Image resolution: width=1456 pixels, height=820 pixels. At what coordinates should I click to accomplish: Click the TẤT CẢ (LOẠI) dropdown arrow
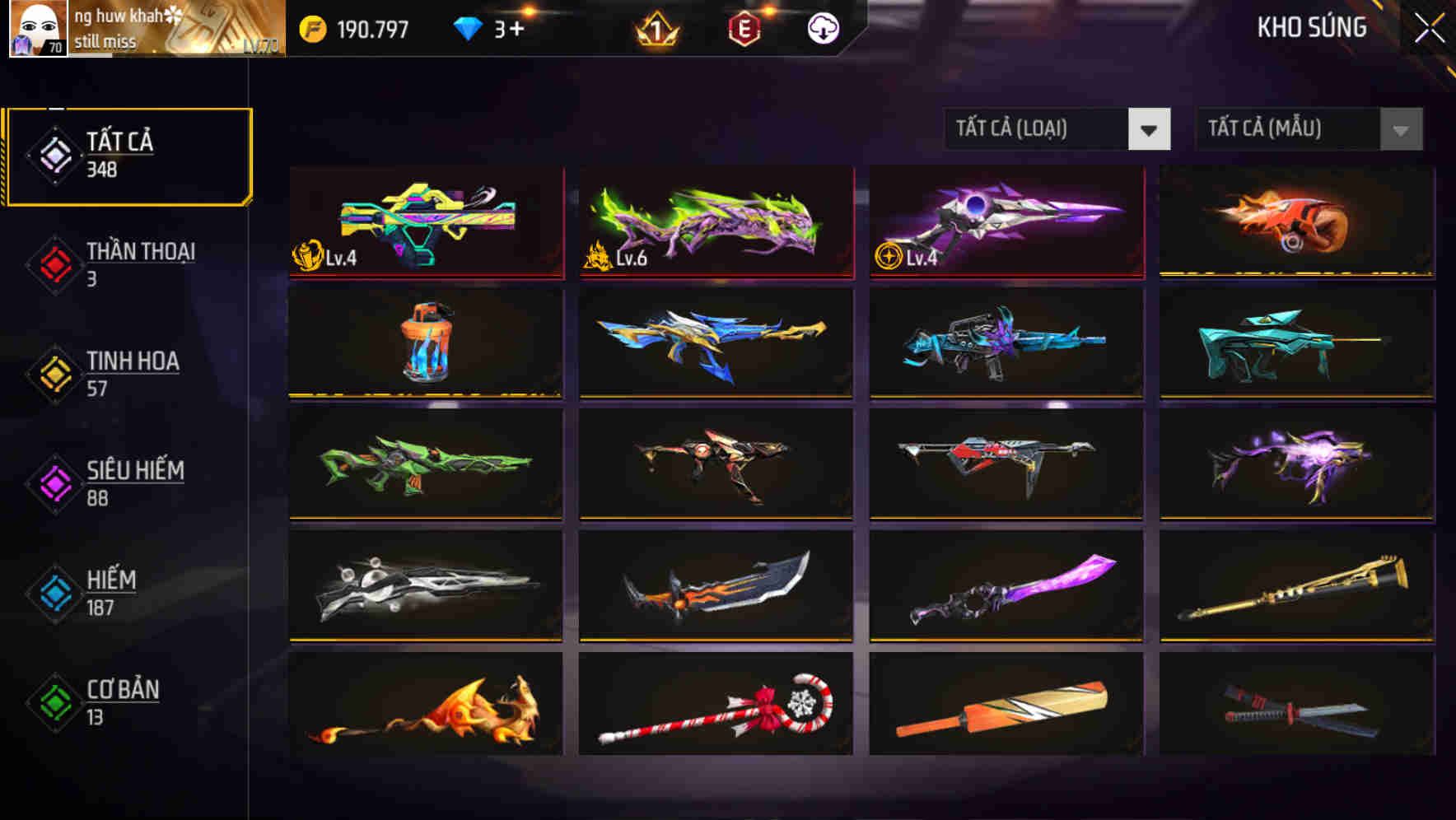[x=1150, y=129]
